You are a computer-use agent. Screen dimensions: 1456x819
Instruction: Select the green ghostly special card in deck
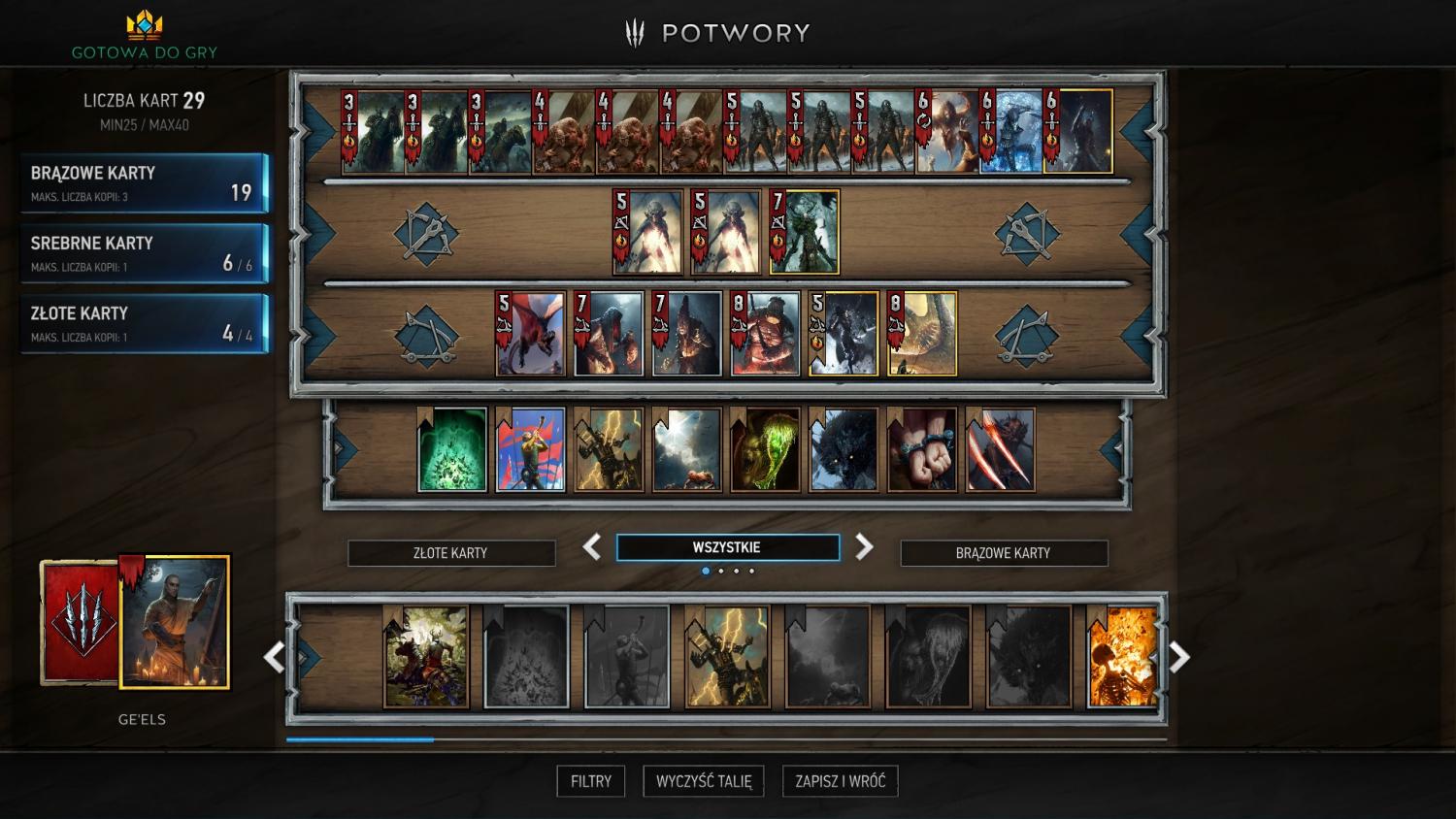pyautogui.click(x=452, y=450)
